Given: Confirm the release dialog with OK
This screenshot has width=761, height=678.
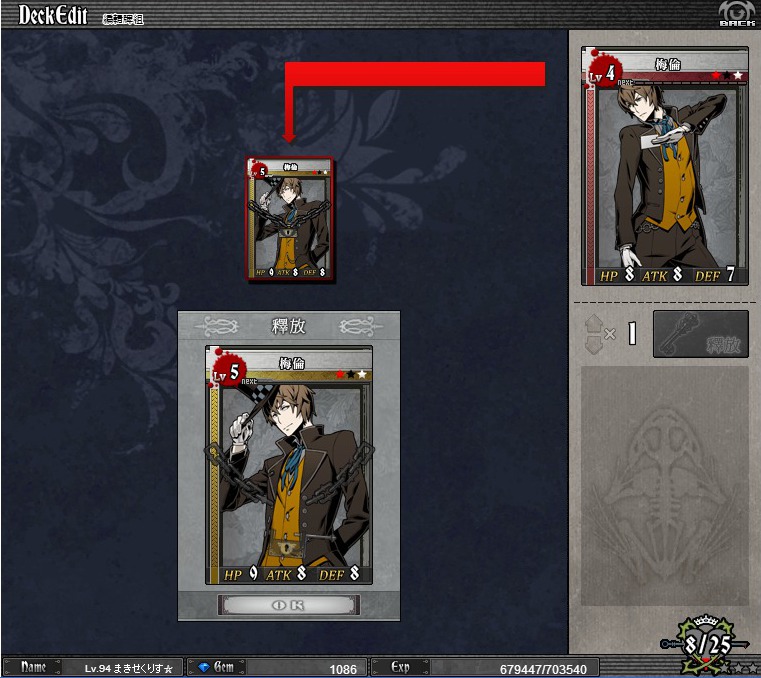Looking at the screenshot, I should pyautogui.click(x=289, y=605).
